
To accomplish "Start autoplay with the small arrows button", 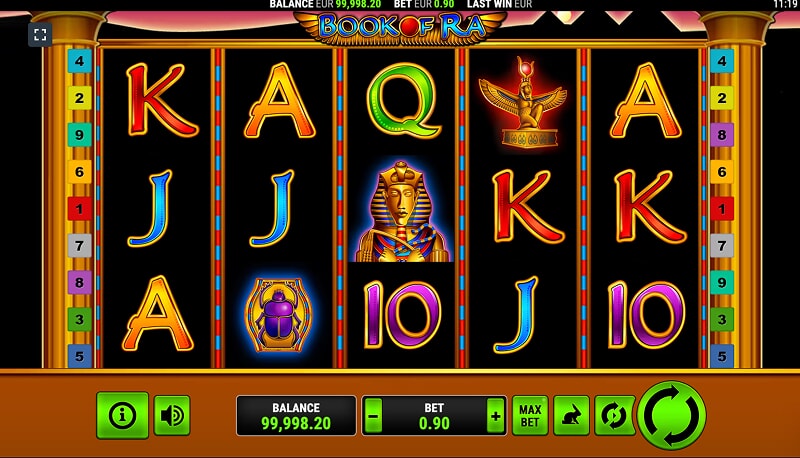I will (612, 415).
